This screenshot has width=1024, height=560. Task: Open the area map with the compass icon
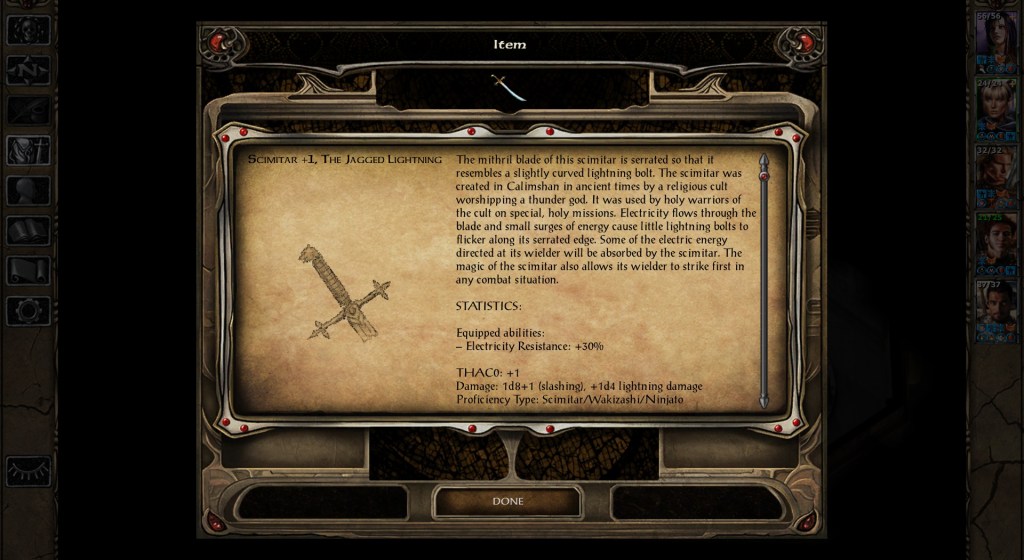click(x=28, y=69)
